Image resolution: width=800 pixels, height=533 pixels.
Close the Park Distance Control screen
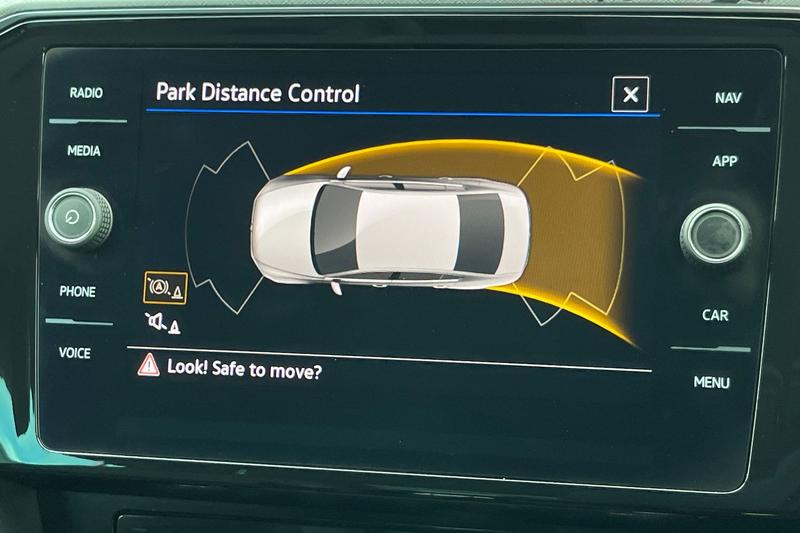click(x=630, y=94)
